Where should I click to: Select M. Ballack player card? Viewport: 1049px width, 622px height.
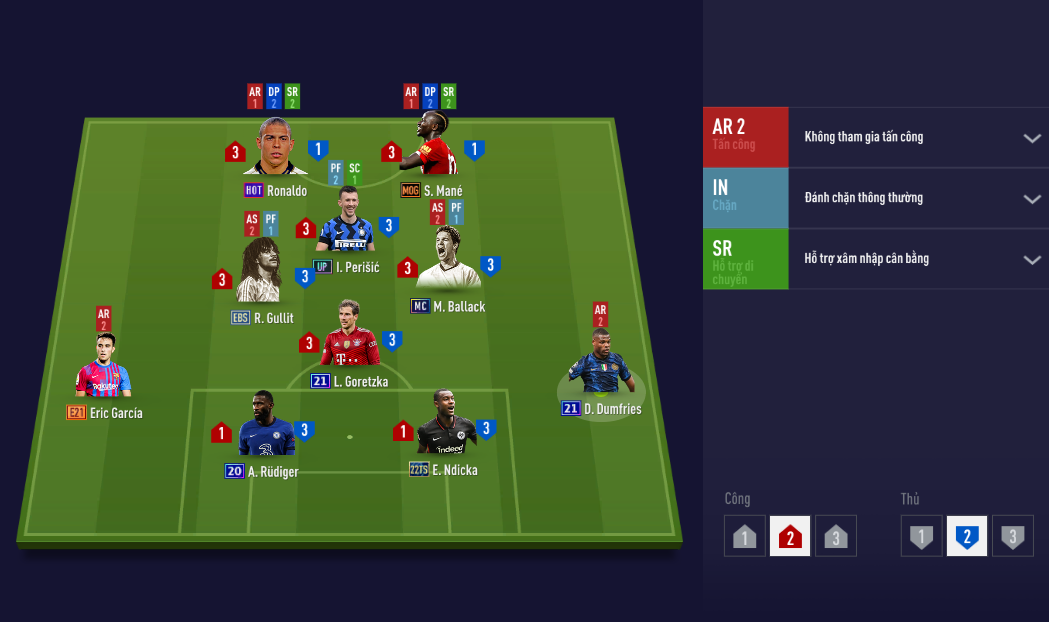coord(447,262)
